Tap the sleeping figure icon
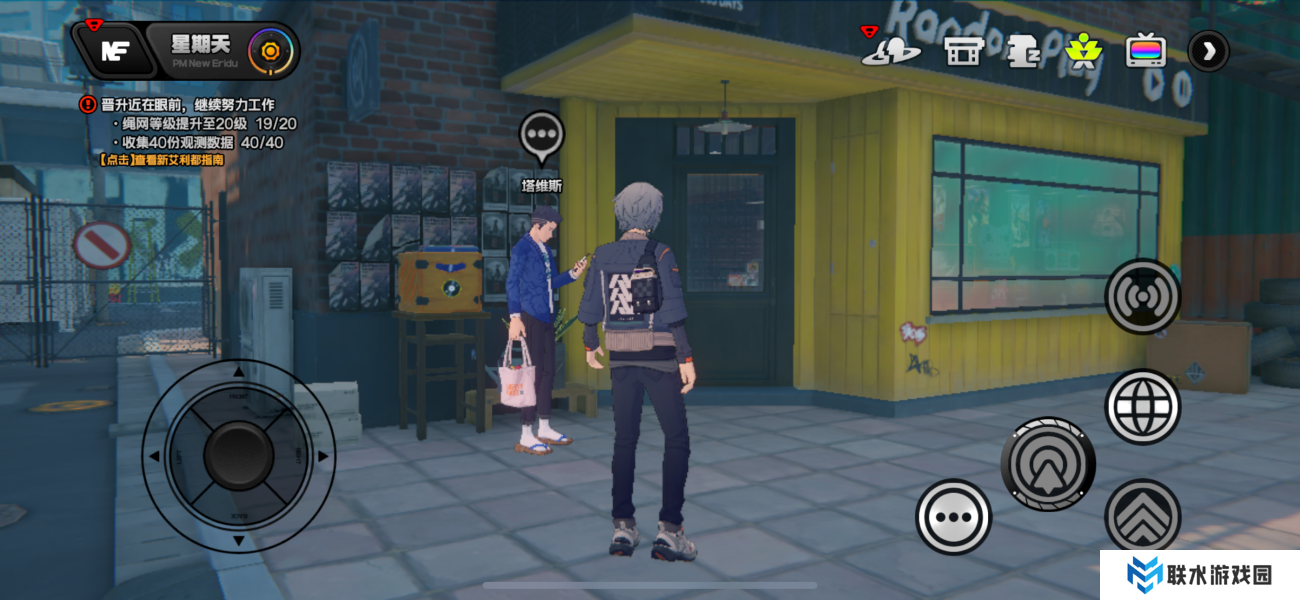Screen dimensions: 1300x600 1023,50
